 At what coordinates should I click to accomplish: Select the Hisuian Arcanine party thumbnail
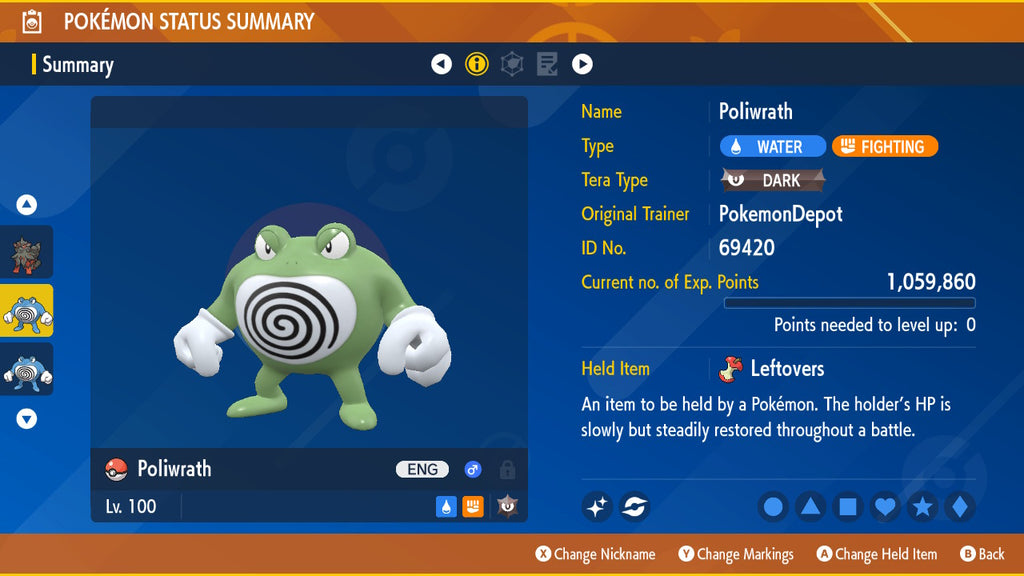pos(27,252)
